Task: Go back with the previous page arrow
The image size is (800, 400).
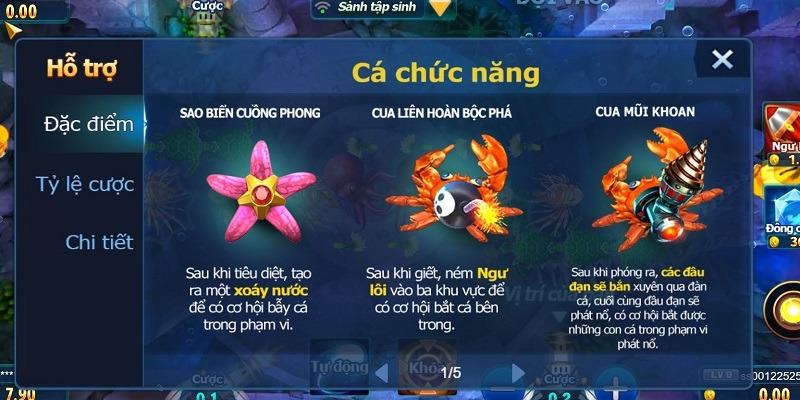Action: [x=383, y=373]
